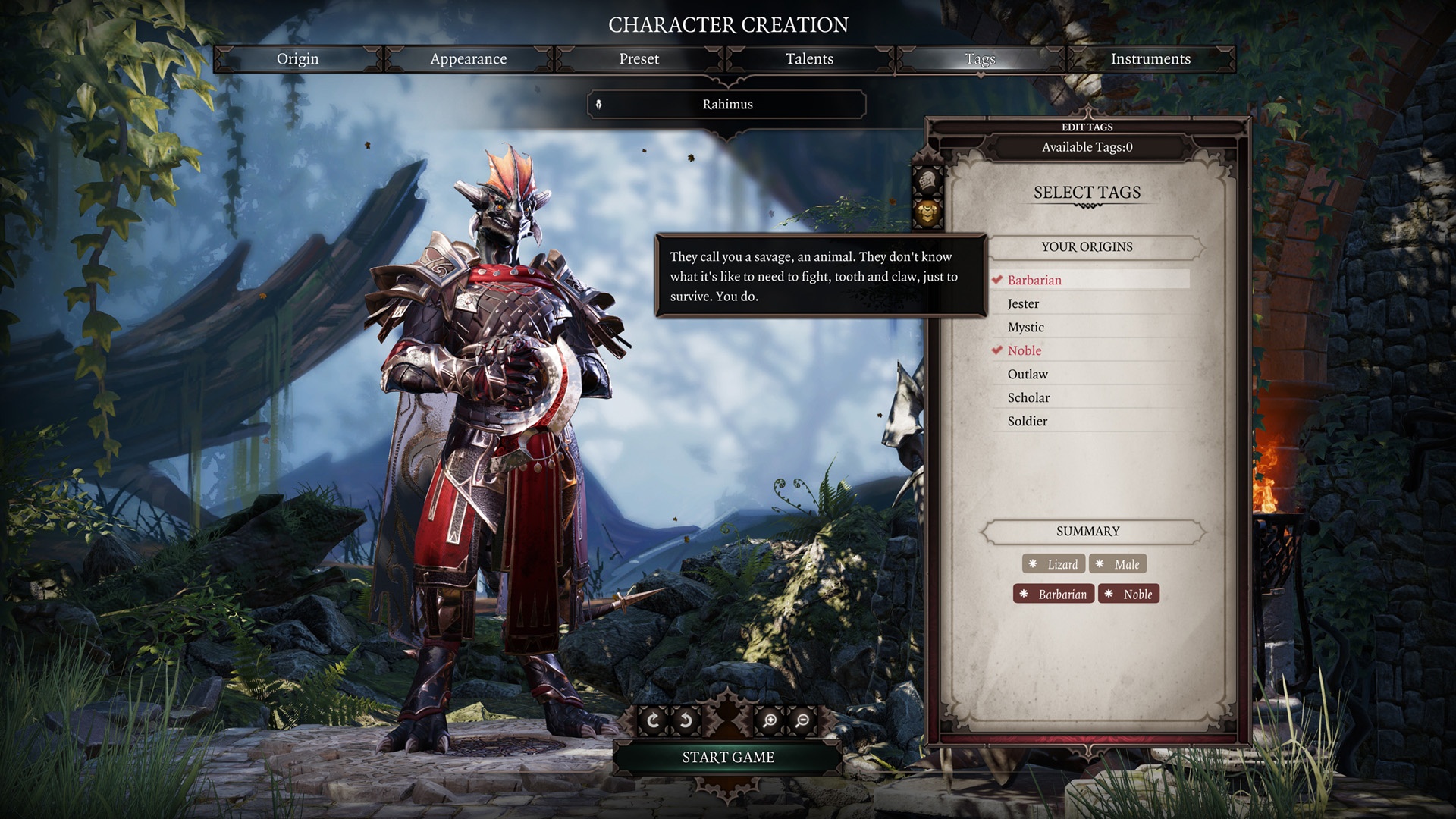Click the Rahimus name input field

[x=728, y=104]
